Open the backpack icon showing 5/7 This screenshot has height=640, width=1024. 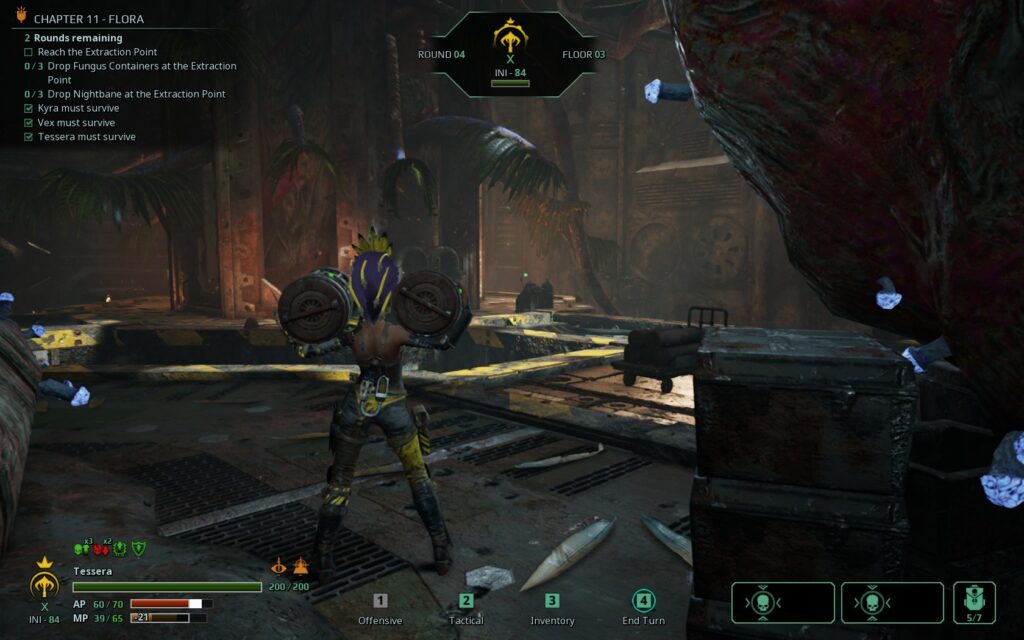974,602
